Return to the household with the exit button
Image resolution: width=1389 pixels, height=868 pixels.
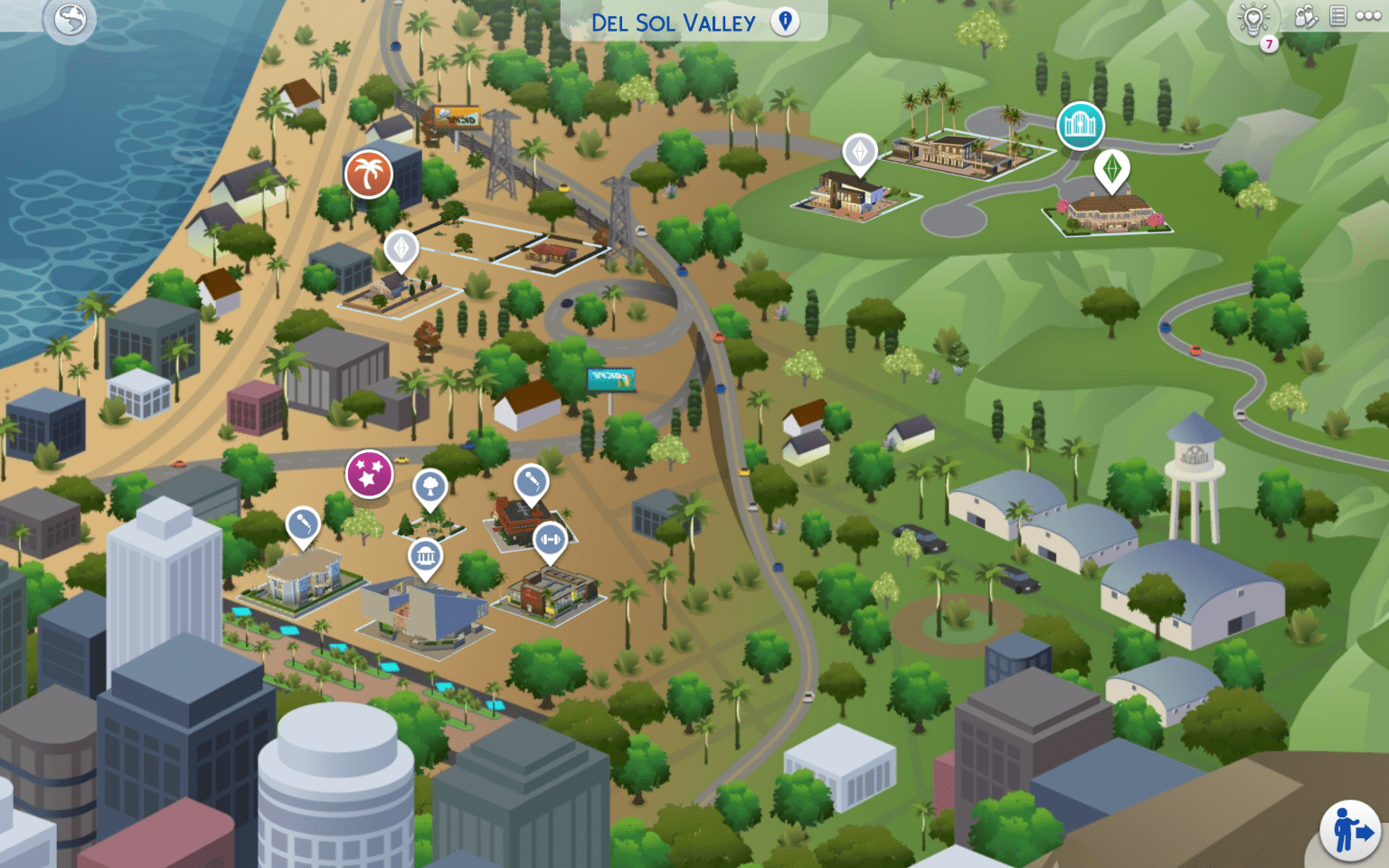pyautogui.click(x=1351, y=830)
